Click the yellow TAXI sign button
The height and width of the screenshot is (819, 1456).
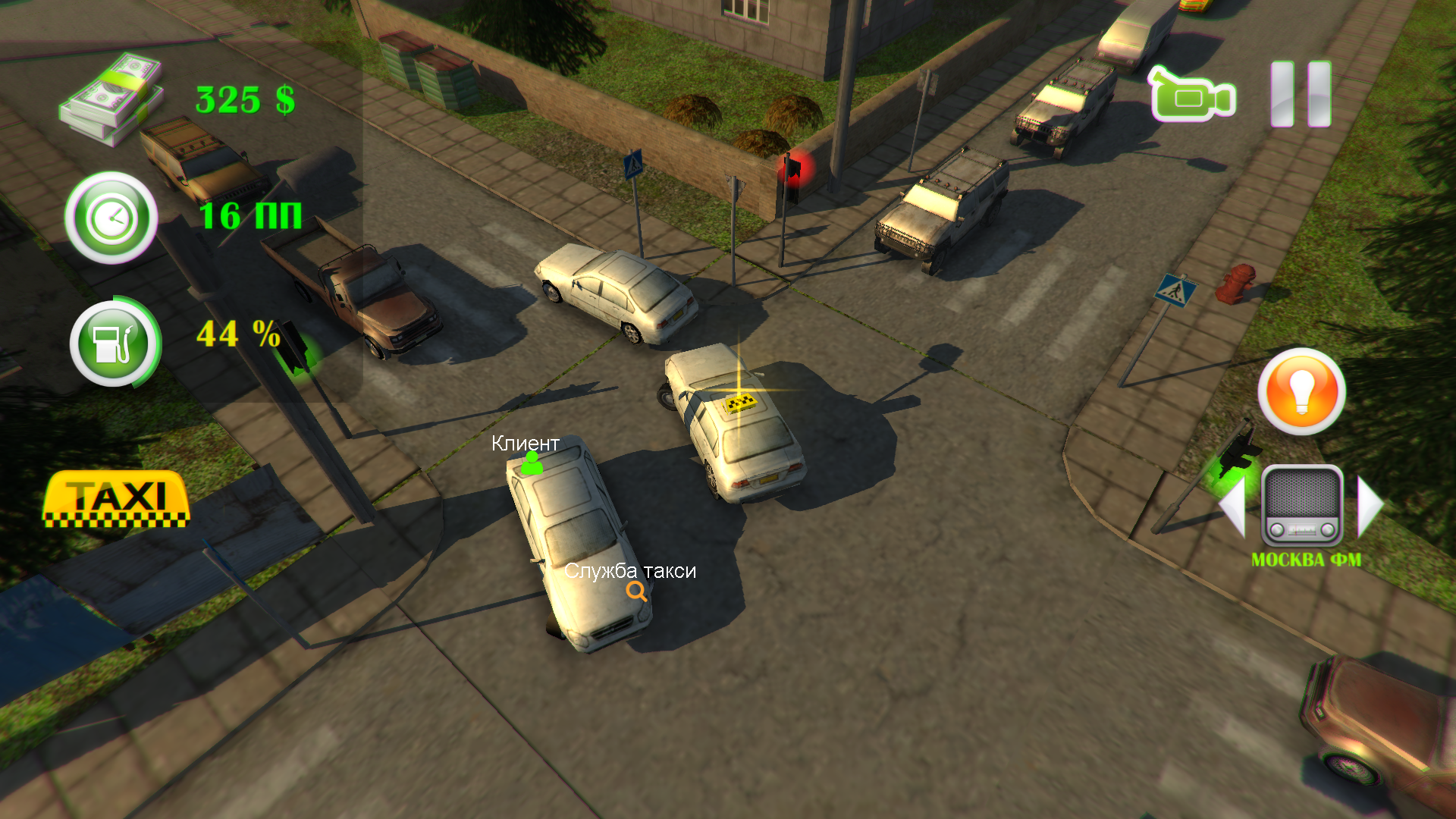[x=116, y=500]
